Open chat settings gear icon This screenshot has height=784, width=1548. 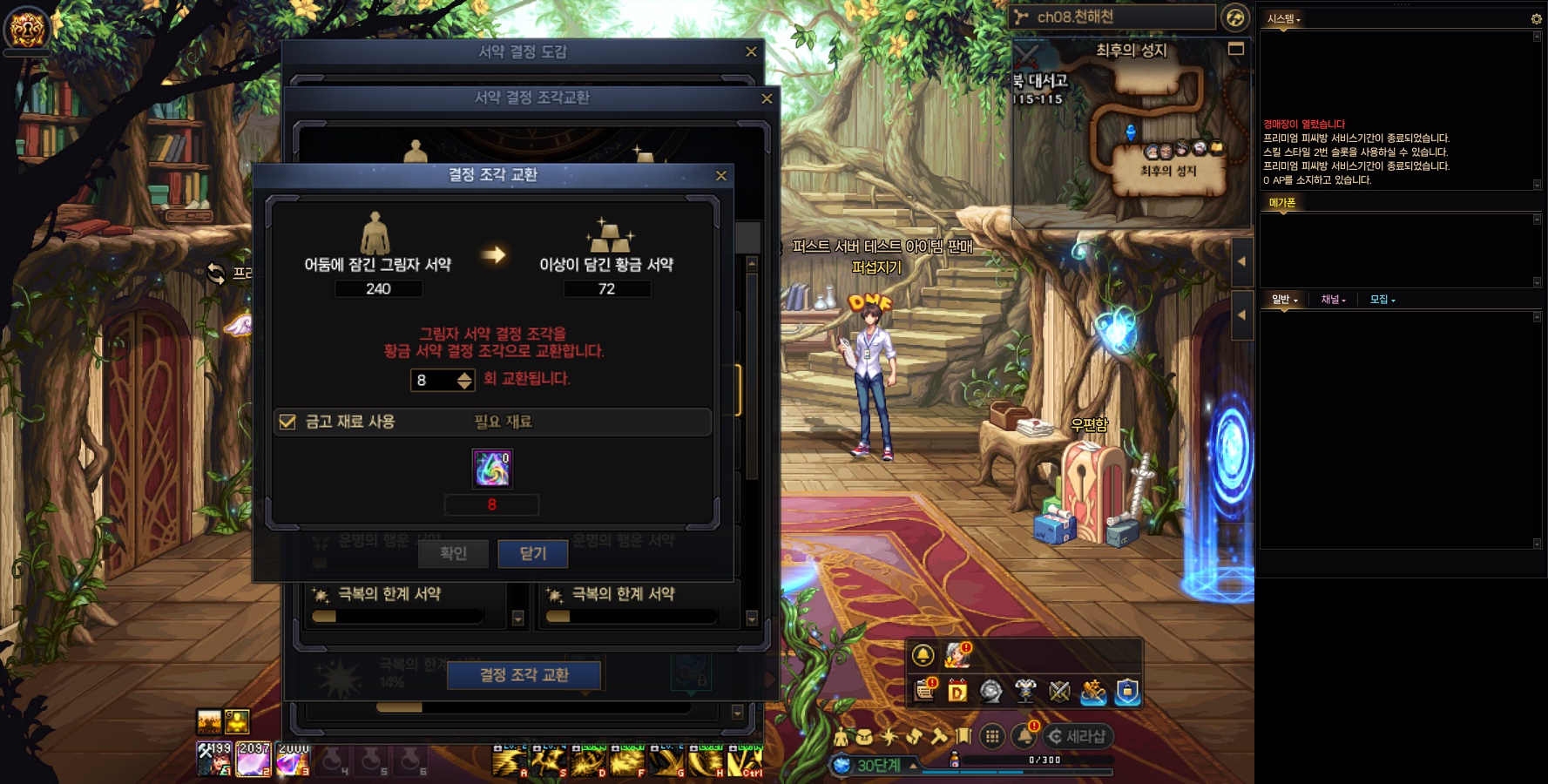point(1536,18)
